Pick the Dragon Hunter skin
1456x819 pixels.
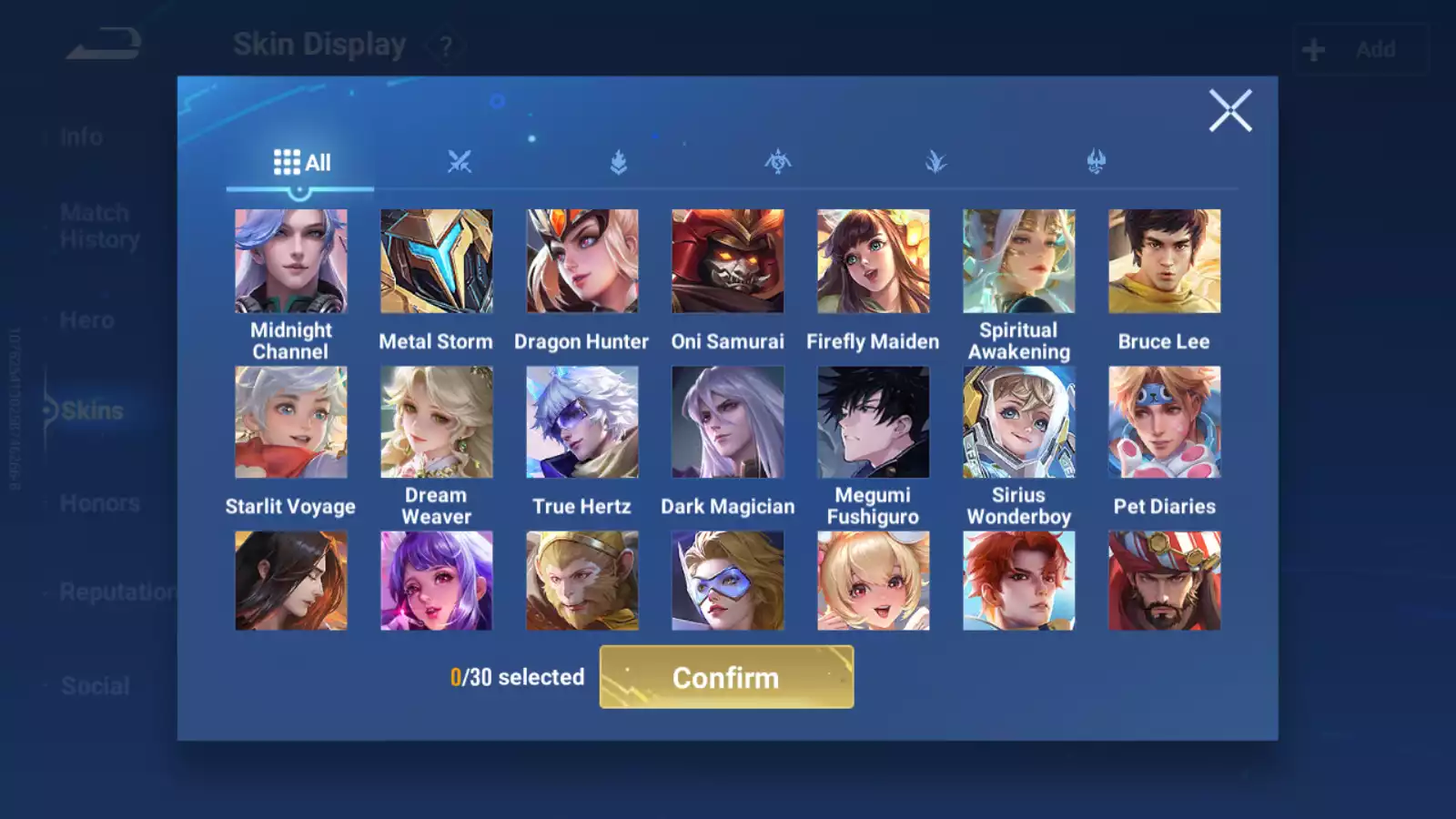pyautogui.click(x=582, y=261)
